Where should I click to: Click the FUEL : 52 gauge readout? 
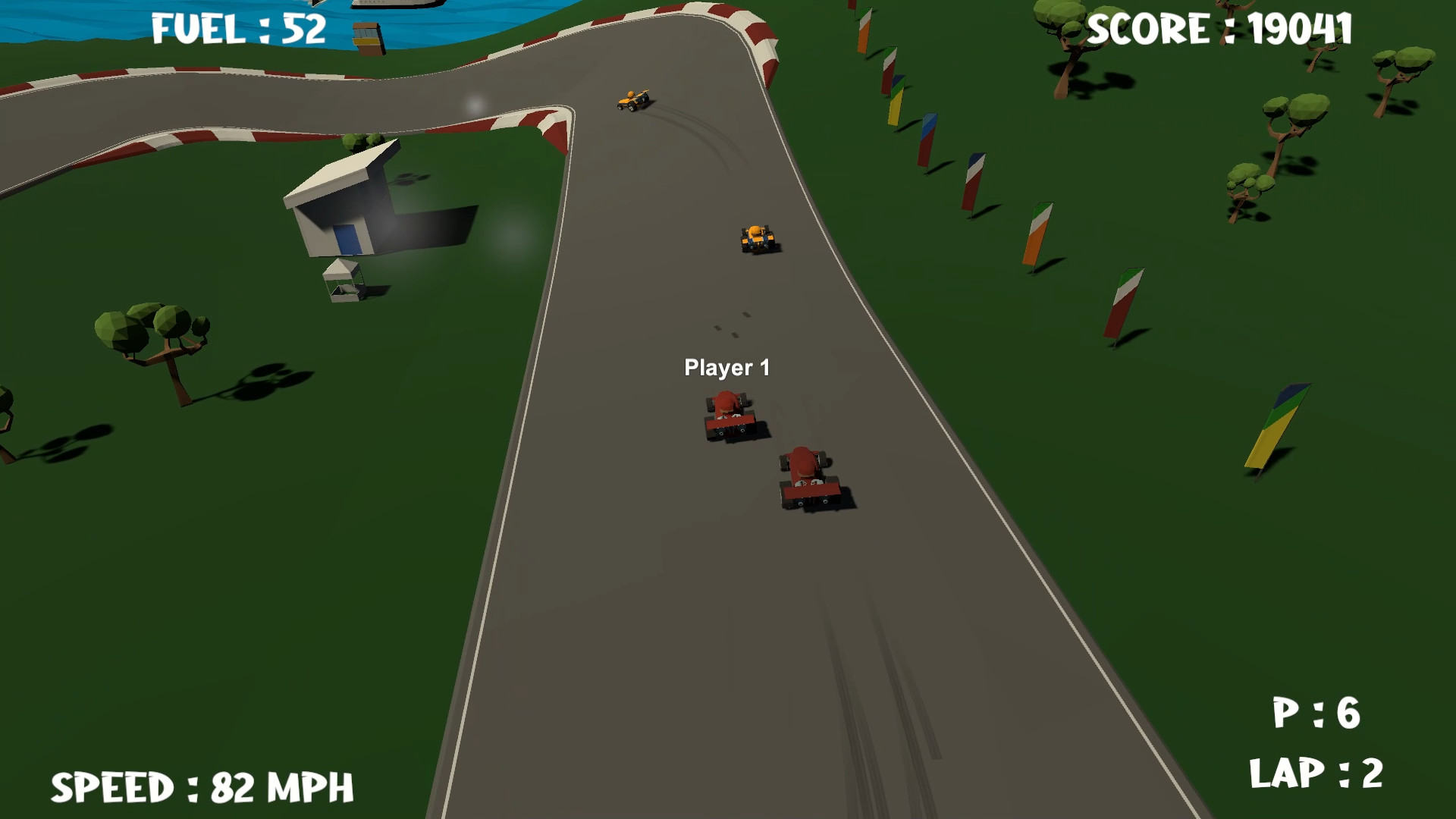(237, 30)
